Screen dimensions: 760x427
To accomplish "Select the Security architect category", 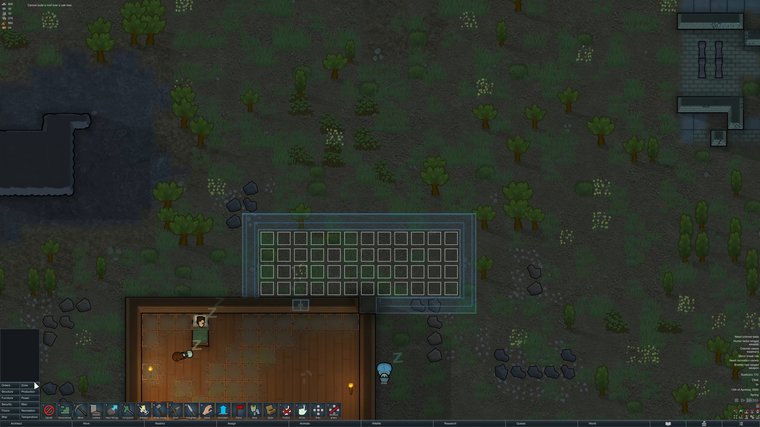I will [x=9, y=407].
